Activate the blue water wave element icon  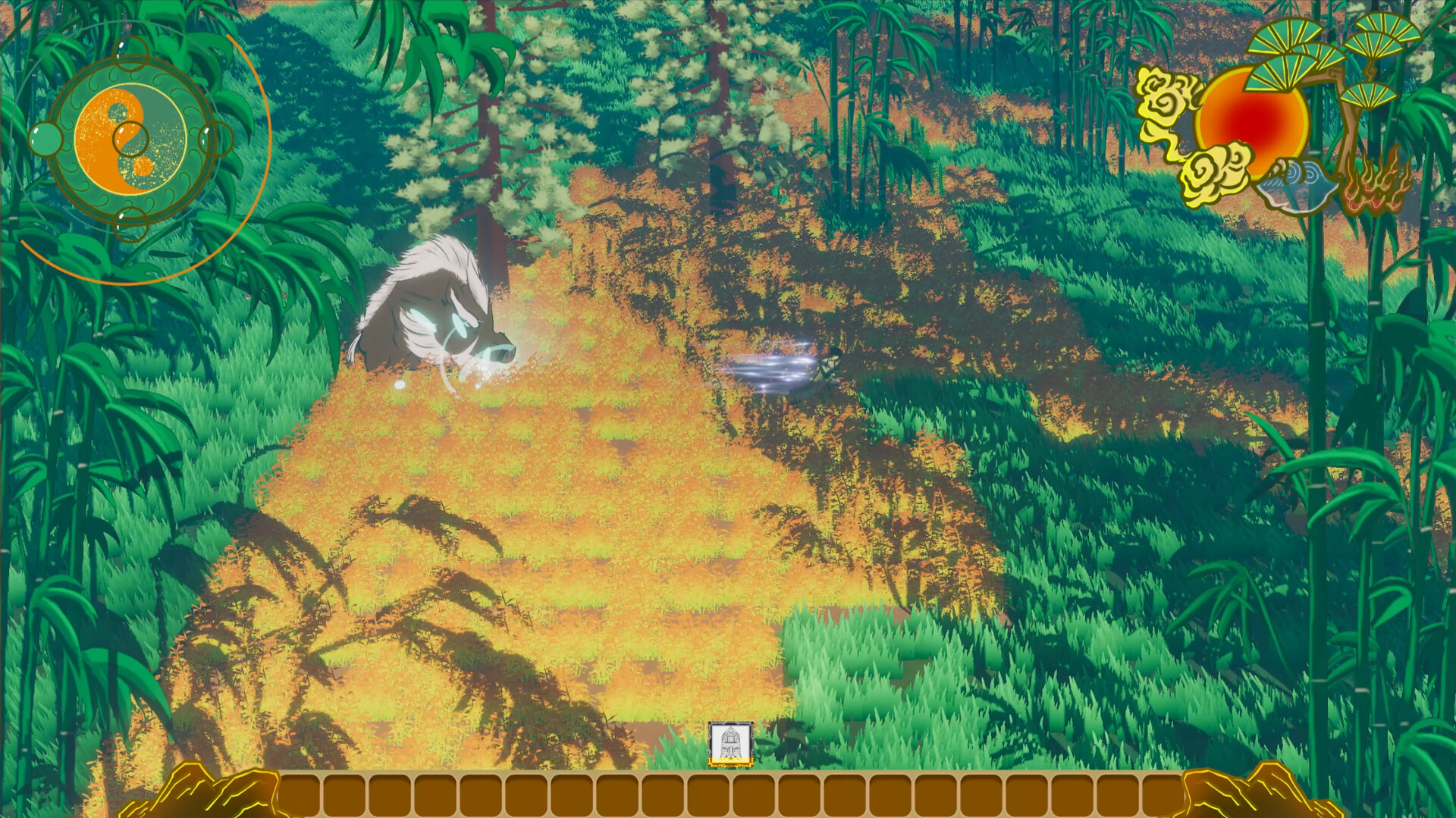pos(1297,184)
